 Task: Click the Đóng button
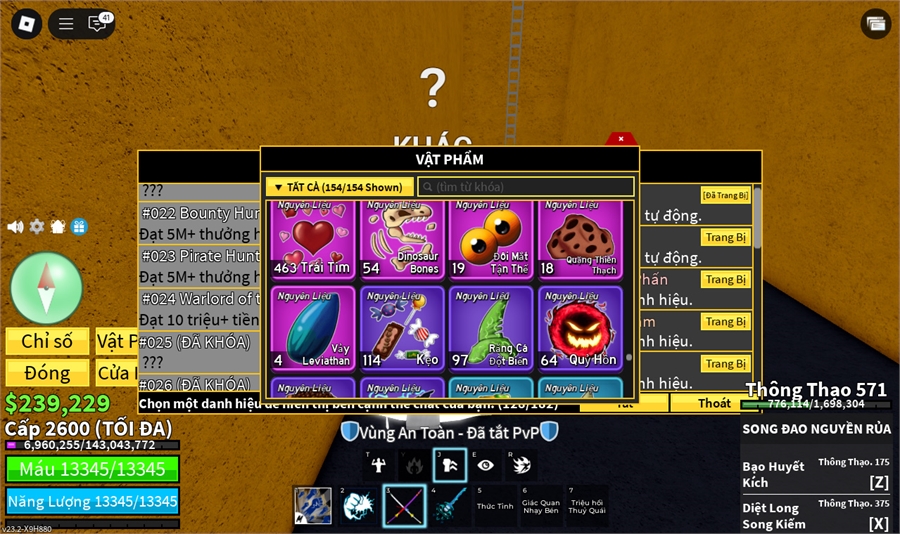[47, 373]
